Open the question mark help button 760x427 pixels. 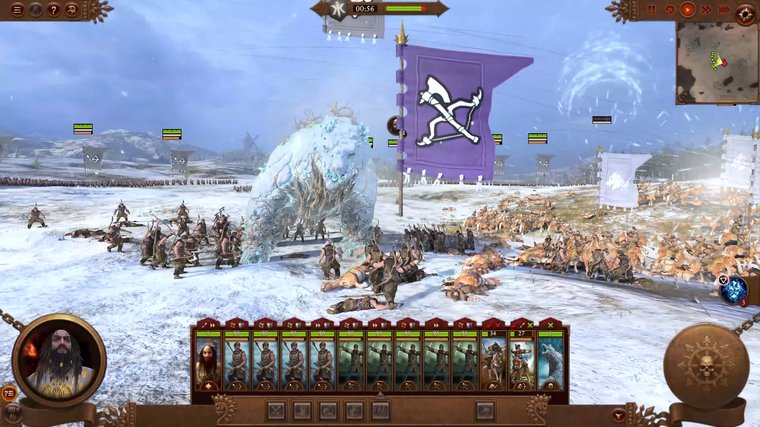pyautogui.click(x=53, y=10)
